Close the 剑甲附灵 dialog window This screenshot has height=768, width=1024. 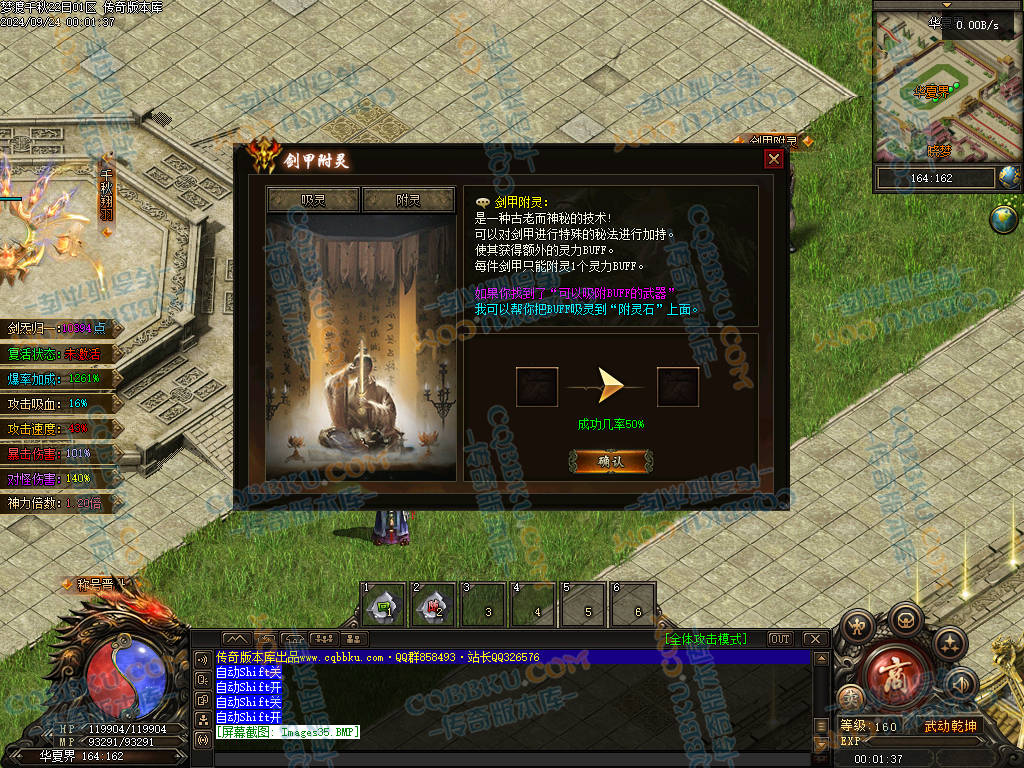tap(773, 159)
